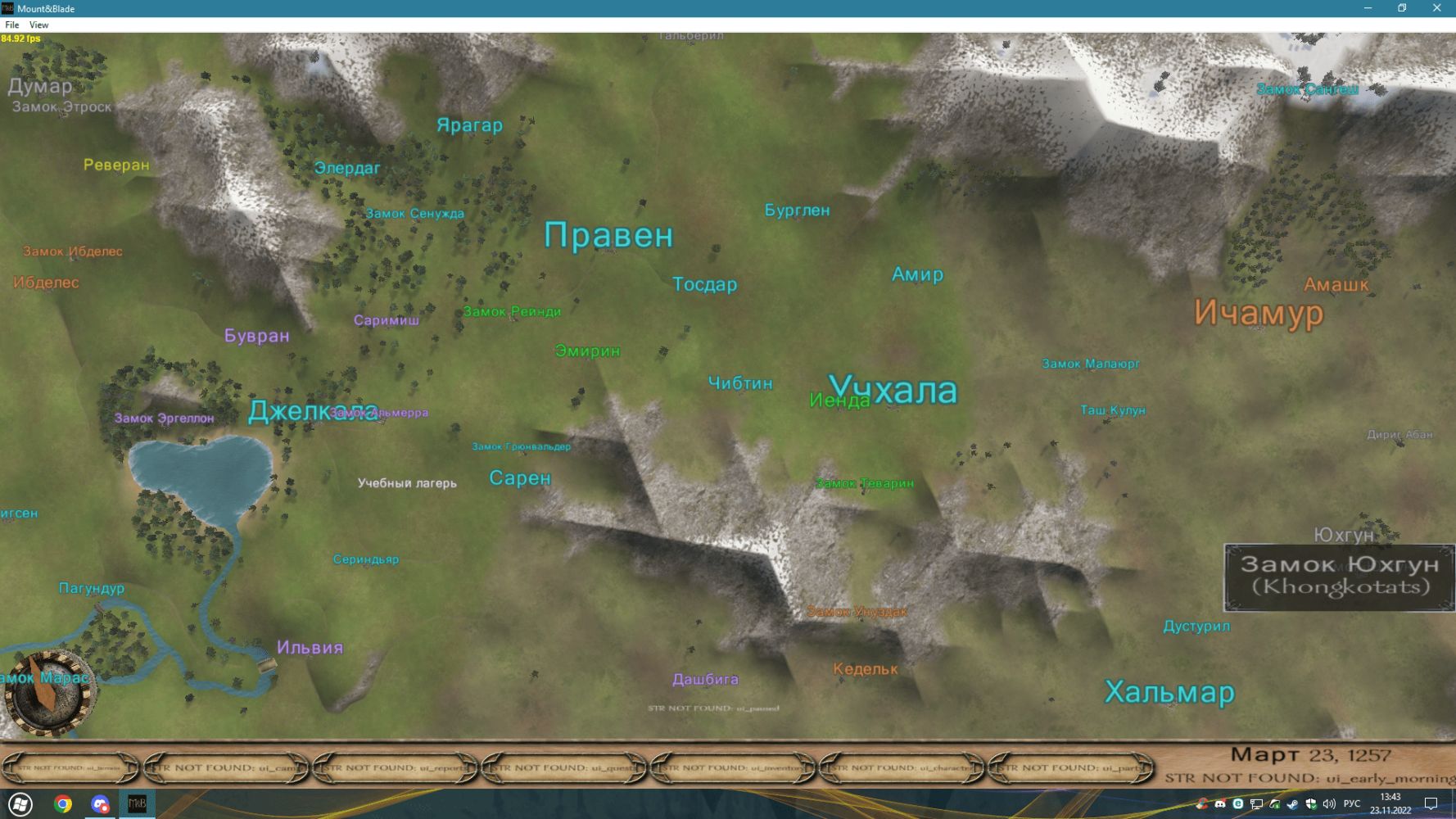Screen dimensions: 1456x819
Task: Open the ui_camp menu button
Action: point(226,768)
